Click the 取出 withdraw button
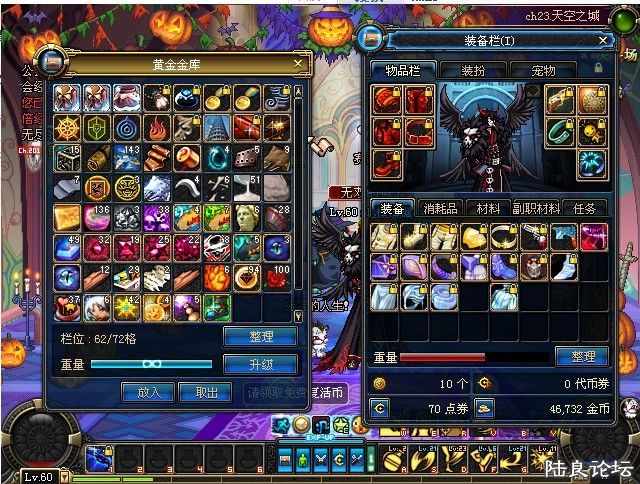Viewport: 640px width, 484px height. tap(207, 392)
